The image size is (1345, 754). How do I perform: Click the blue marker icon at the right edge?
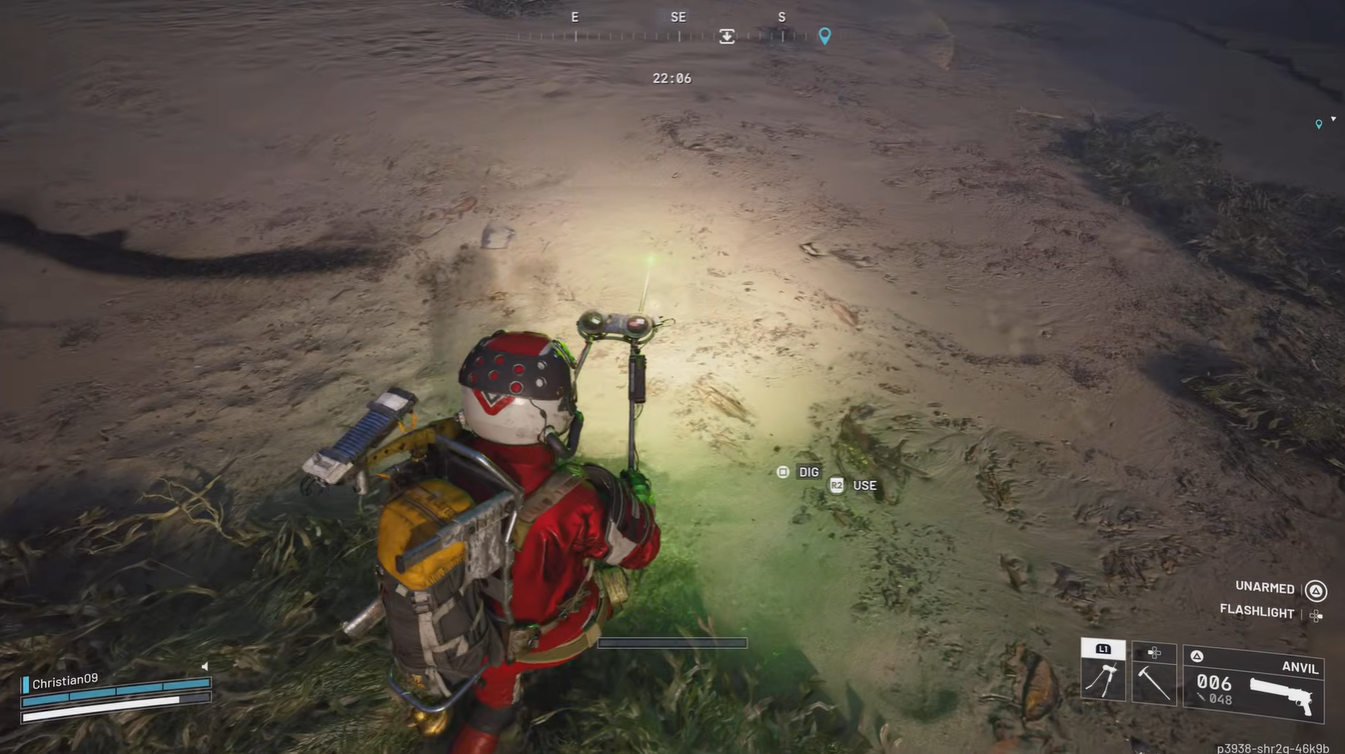[x=1318, y=124]
